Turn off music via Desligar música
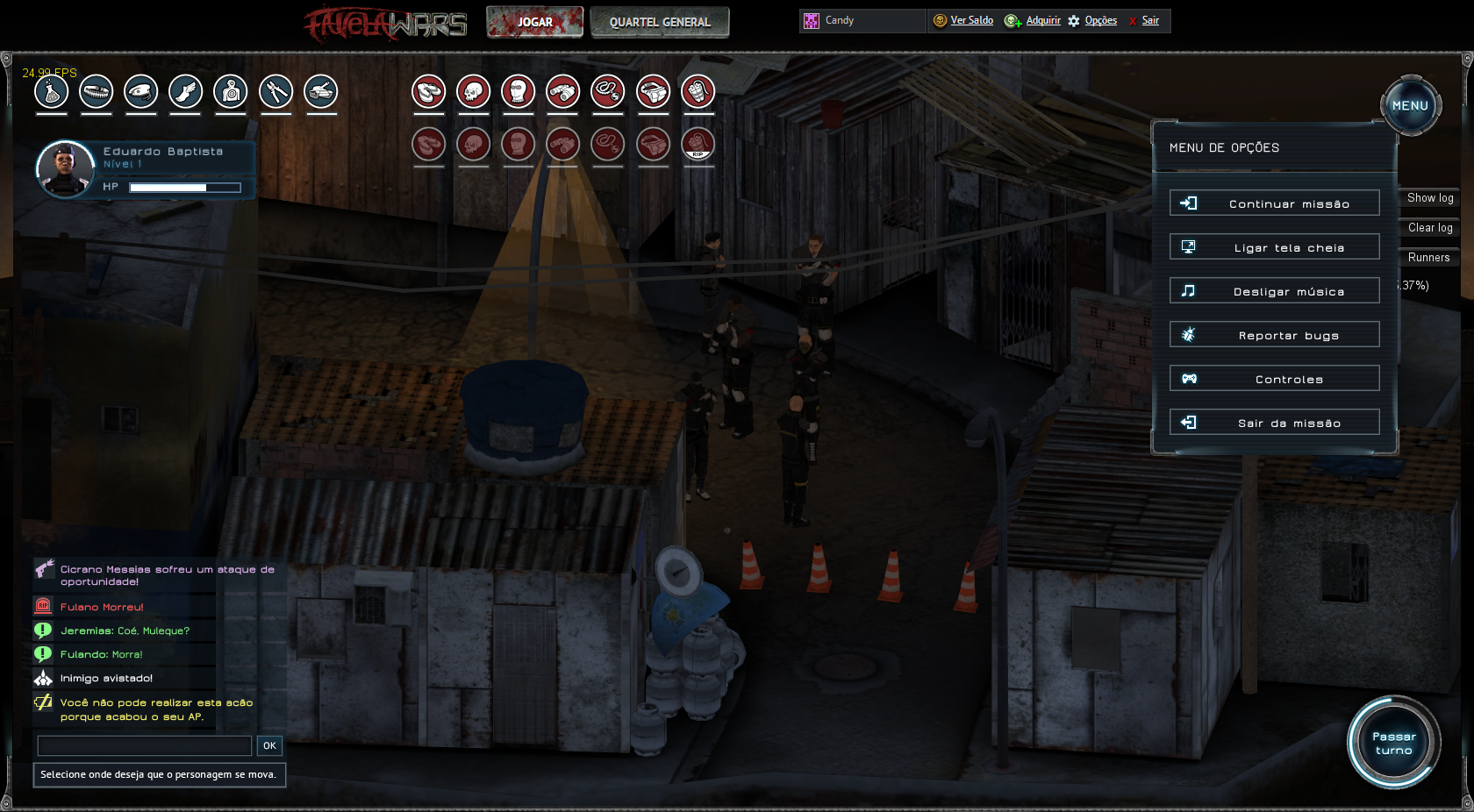The height and width of the screenshot is (812, 1474). click(1274, 291)
